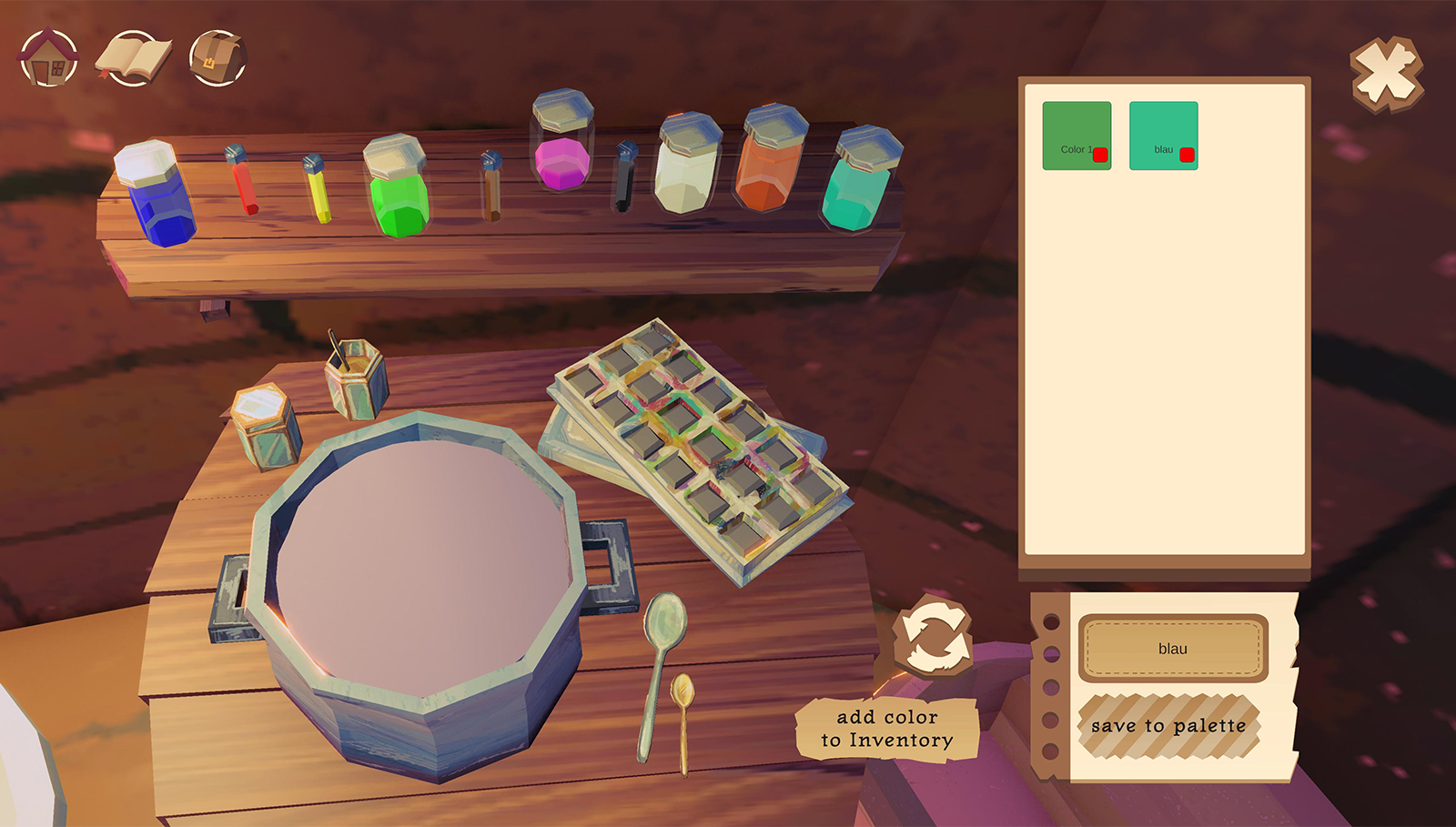The height and width of the screenshot is (827, 1456).
Task: Edit the color name field 'blau'
Action: (x=1172, y=649)
